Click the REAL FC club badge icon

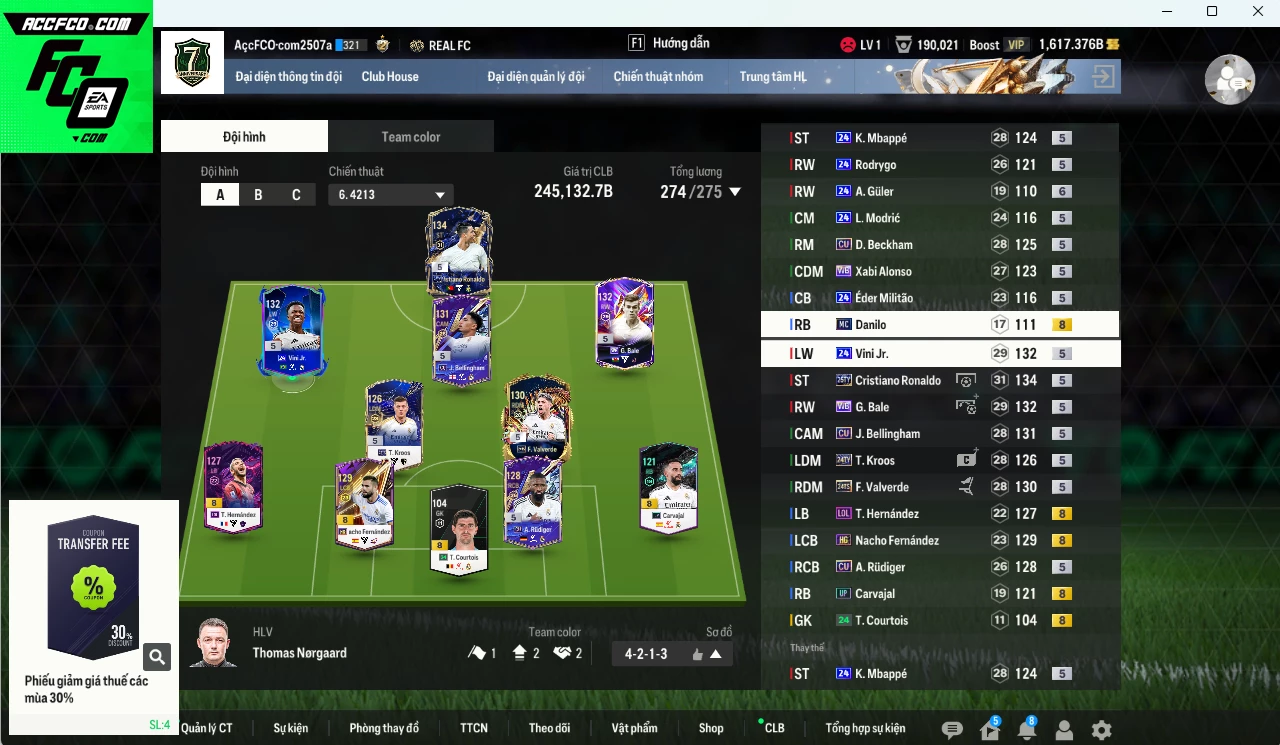(415, 44)
